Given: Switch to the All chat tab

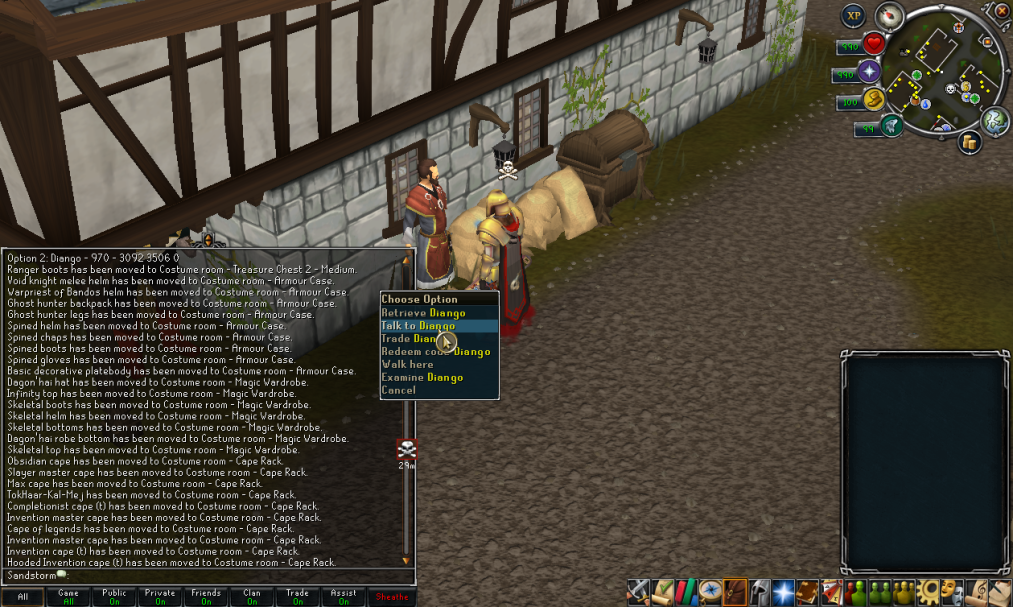Looking at the screenshot, I should coord(23,597).
